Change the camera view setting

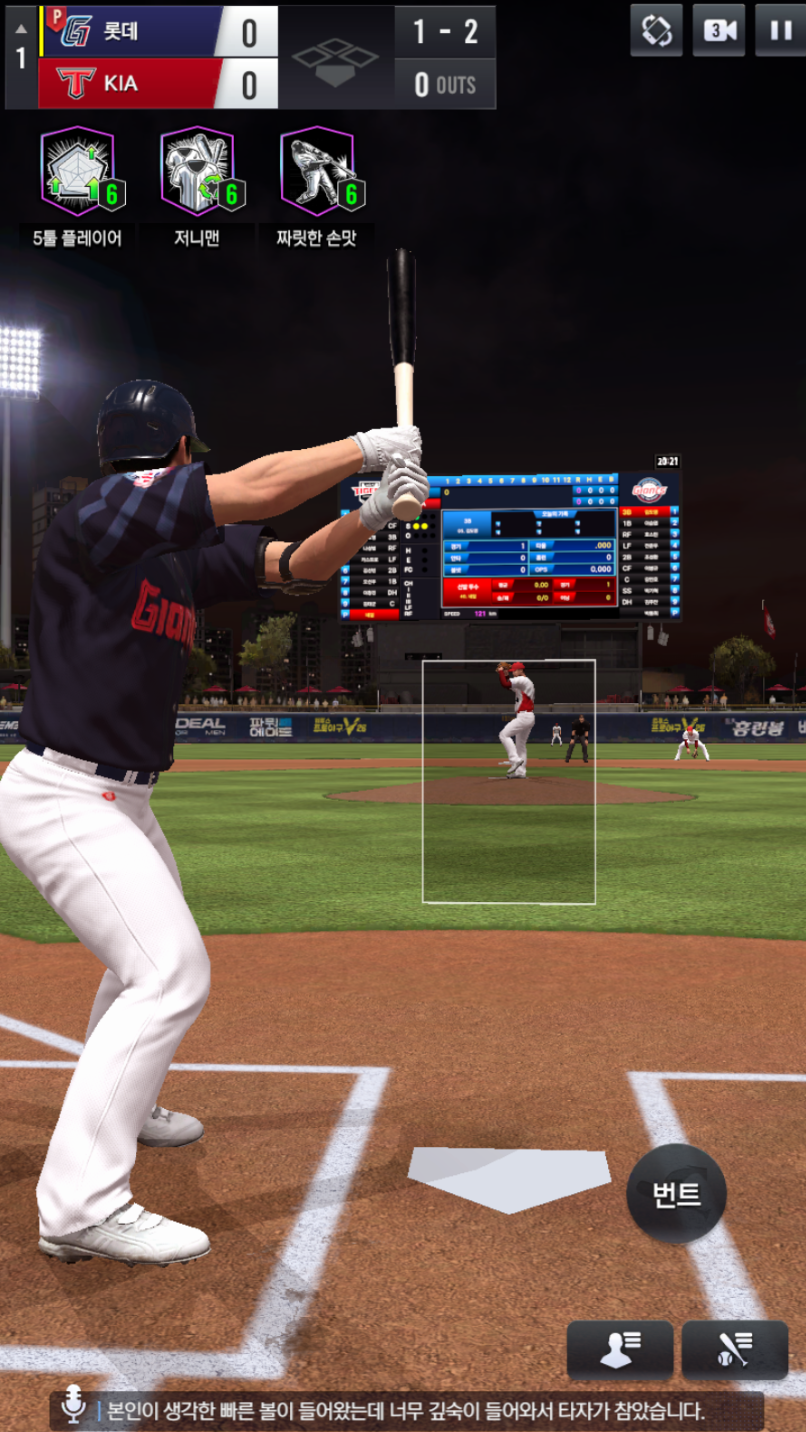pos(718,30)
